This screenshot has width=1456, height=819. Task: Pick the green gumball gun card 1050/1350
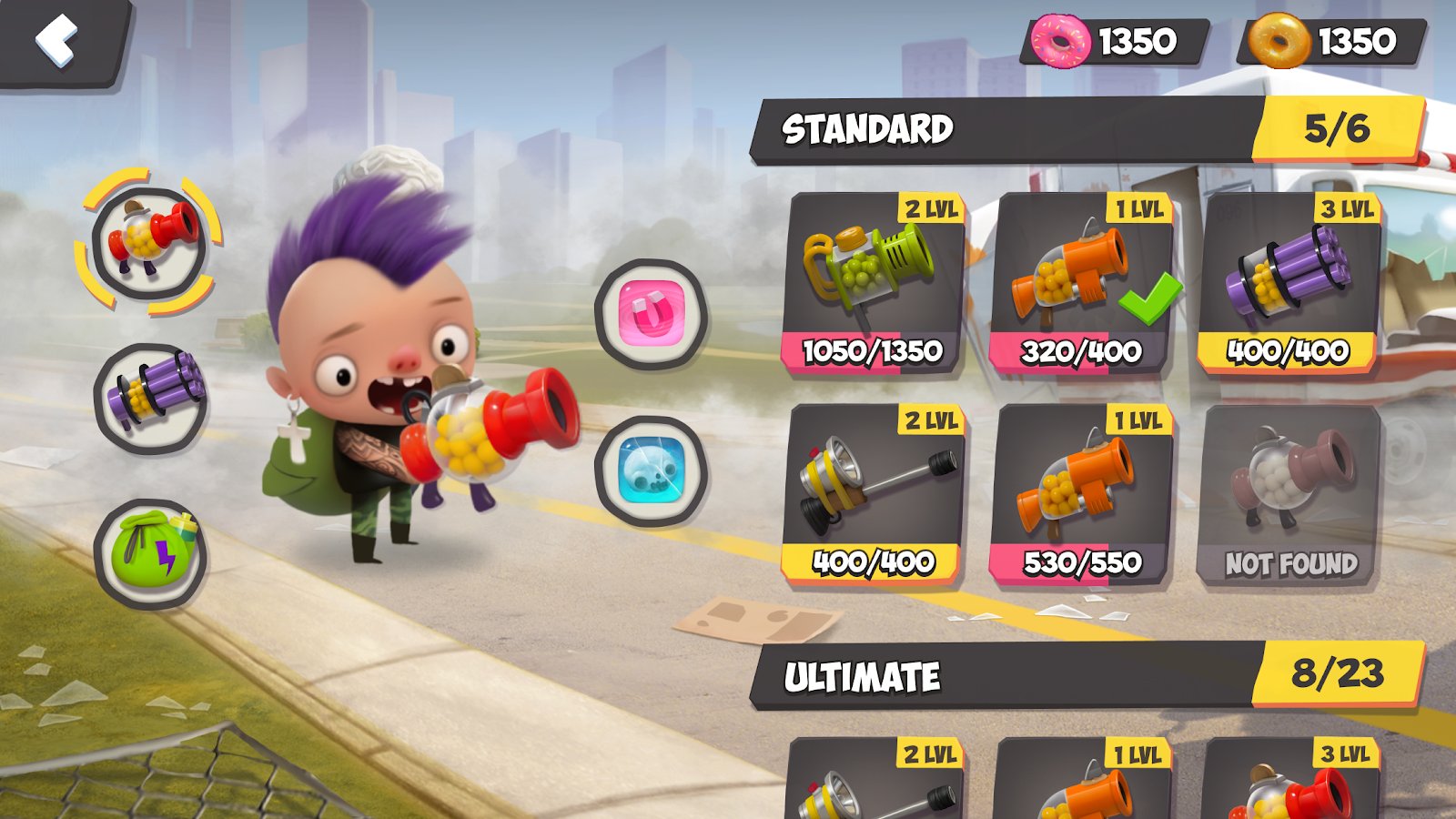[x=874, y=284]
